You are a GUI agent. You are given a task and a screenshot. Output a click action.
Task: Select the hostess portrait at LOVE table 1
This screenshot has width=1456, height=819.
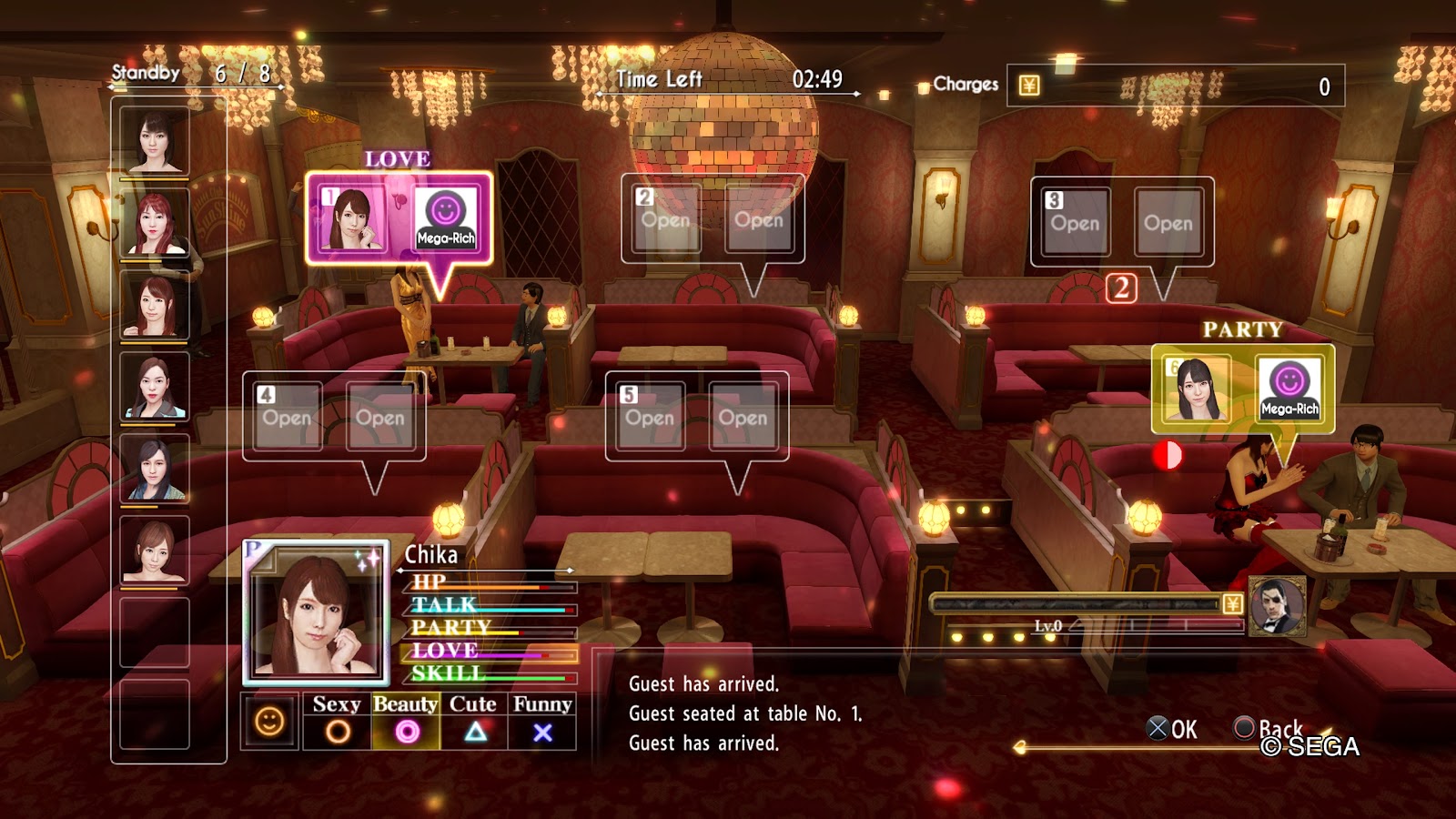pyautogui.click(x=352, y=219)
